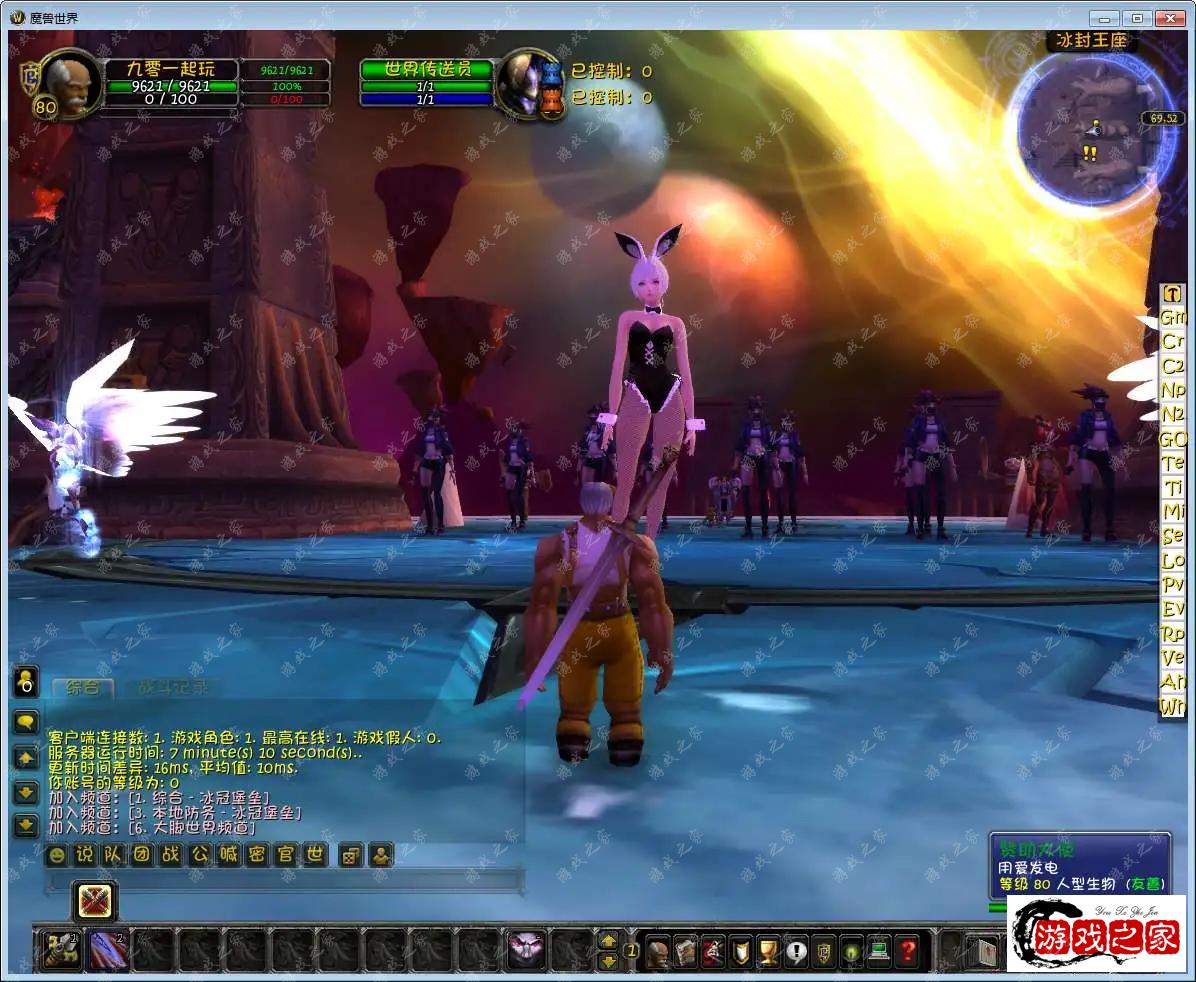Toggle the crossed-swords icon above the action bar
The image size is (1196, 982).
point(97,901)
